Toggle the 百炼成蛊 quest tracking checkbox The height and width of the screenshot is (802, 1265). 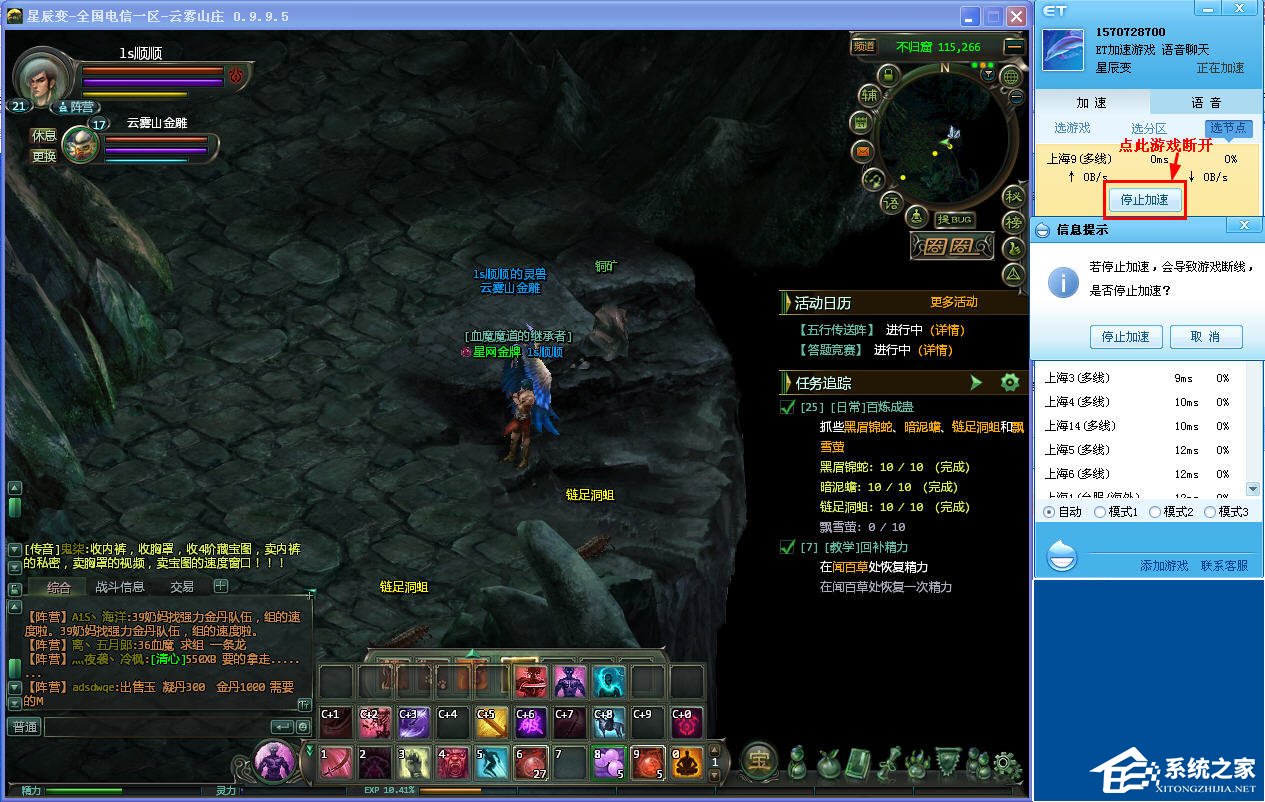pyautogui.click(x=788, y=407)
